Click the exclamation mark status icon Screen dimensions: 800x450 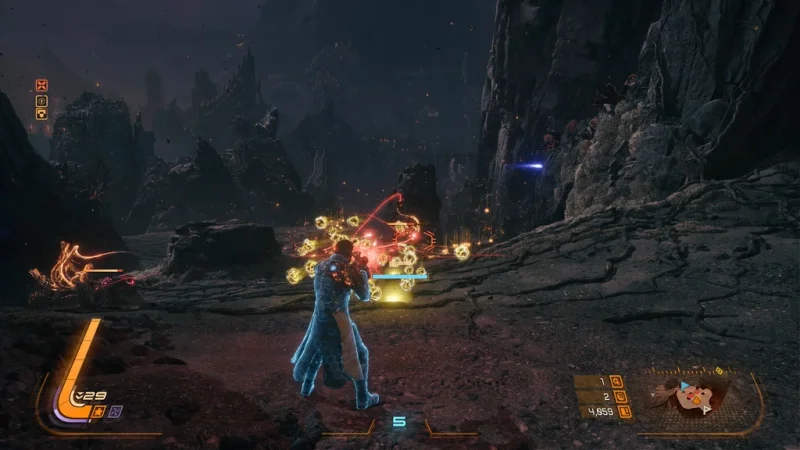pyautogui.click(x=41, y=100)
